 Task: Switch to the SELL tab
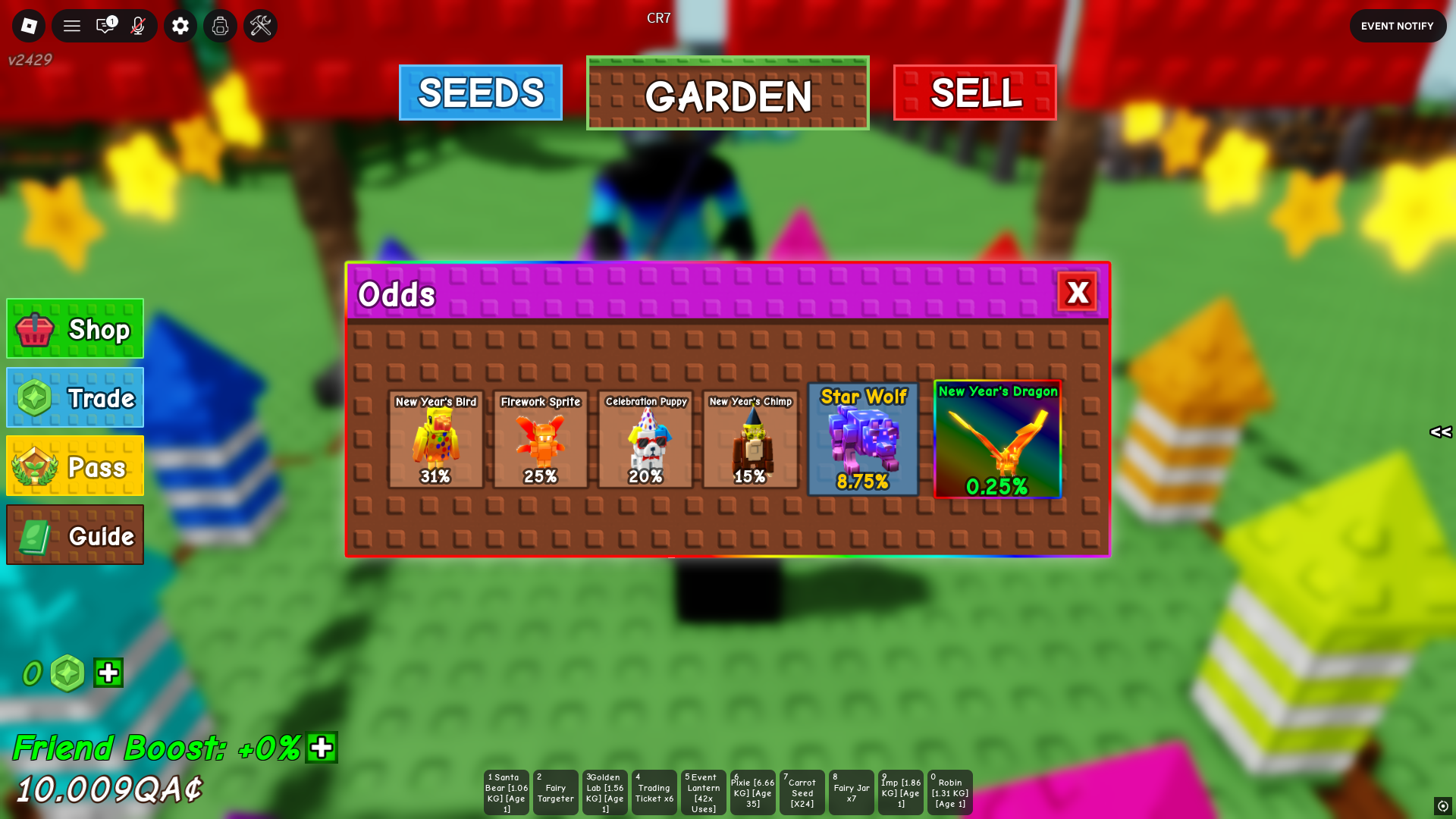click(975, 93)
